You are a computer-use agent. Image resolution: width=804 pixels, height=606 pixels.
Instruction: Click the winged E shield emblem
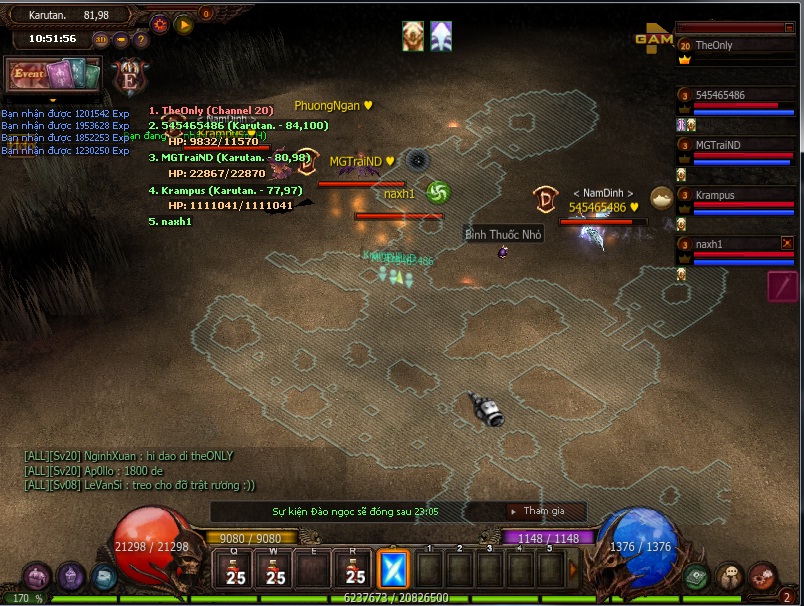coord(129,77)
